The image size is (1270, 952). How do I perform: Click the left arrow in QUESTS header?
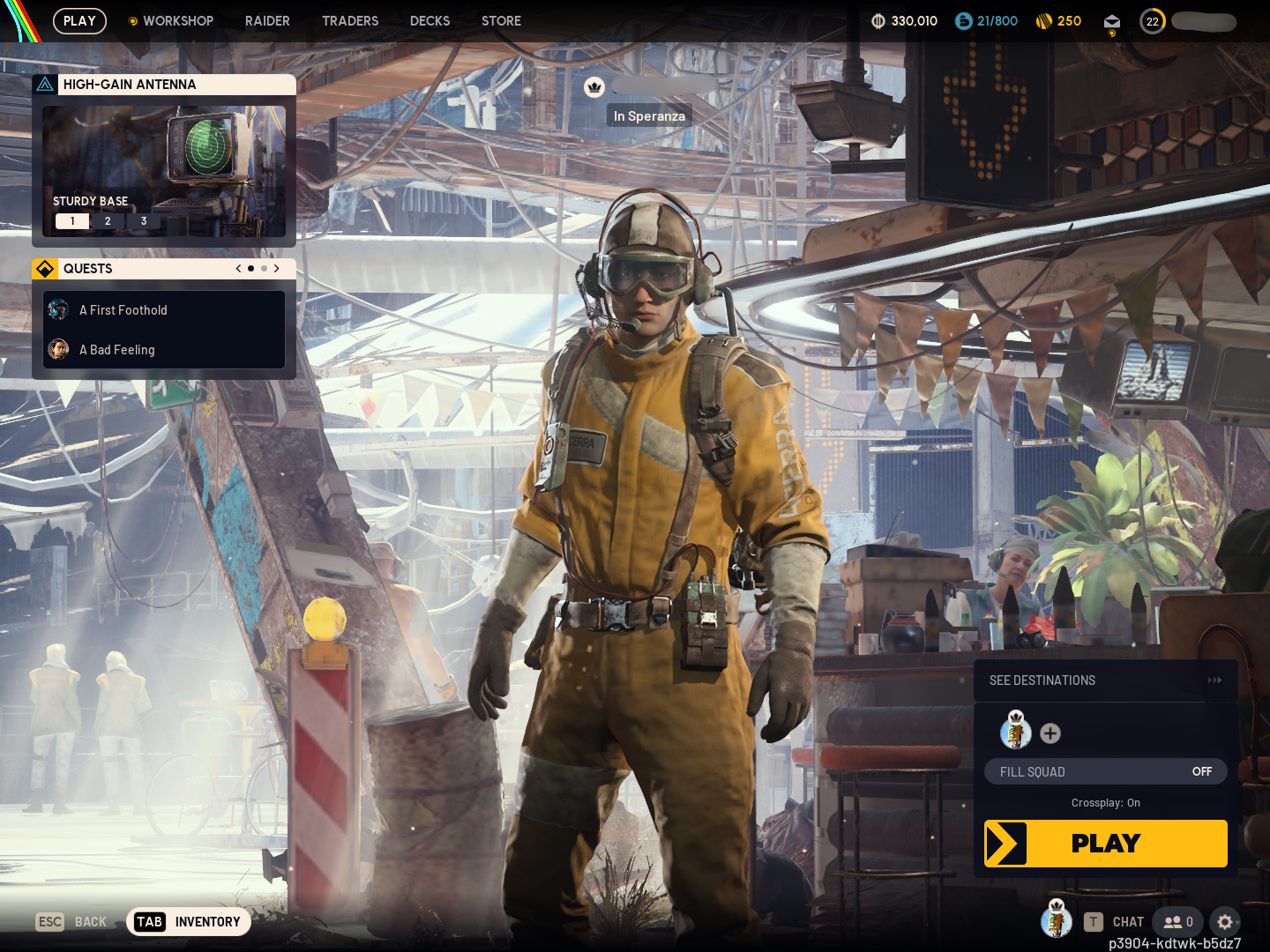point(237,268)
